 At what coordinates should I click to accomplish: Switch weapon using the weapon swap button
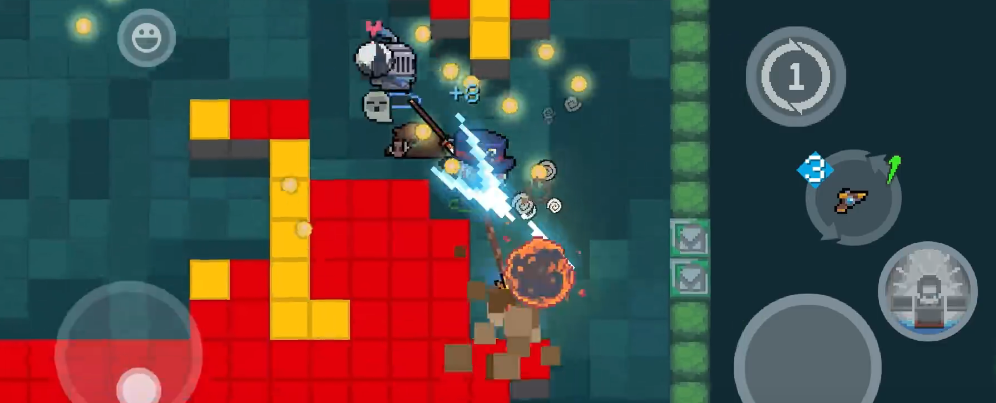point(853,198)
